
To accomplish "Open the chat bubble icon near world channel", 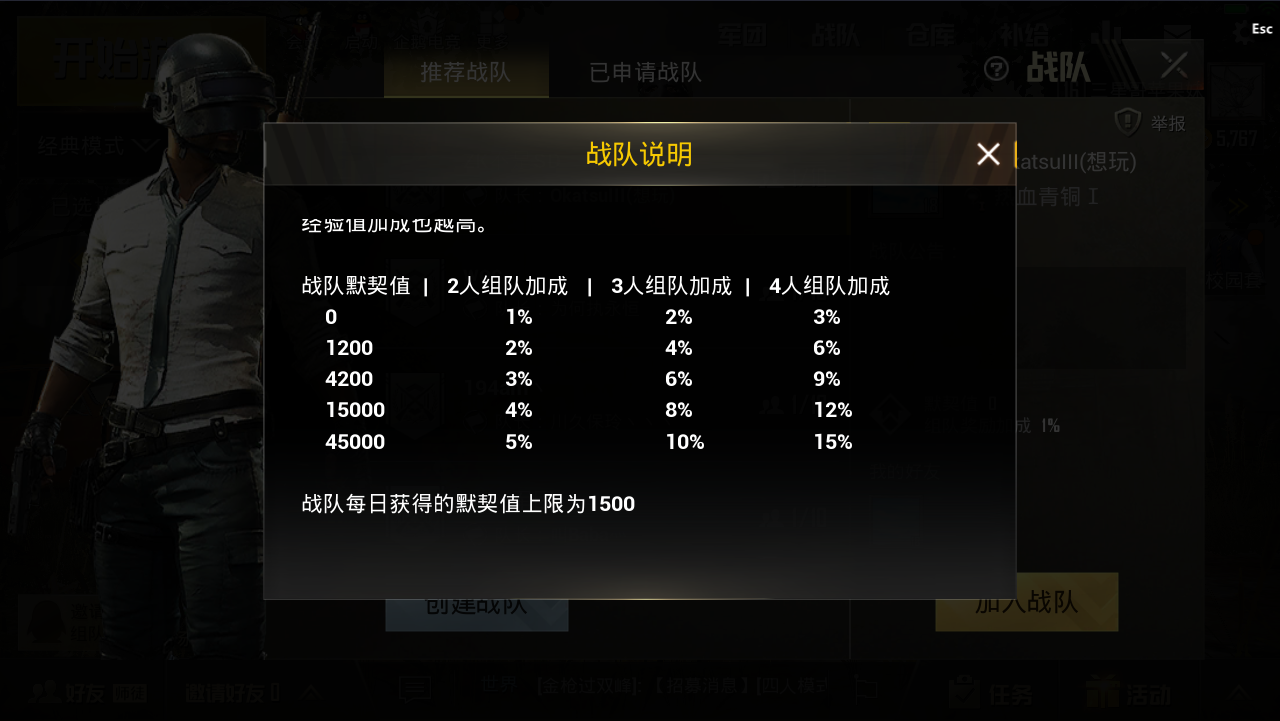I will (415, 690).
